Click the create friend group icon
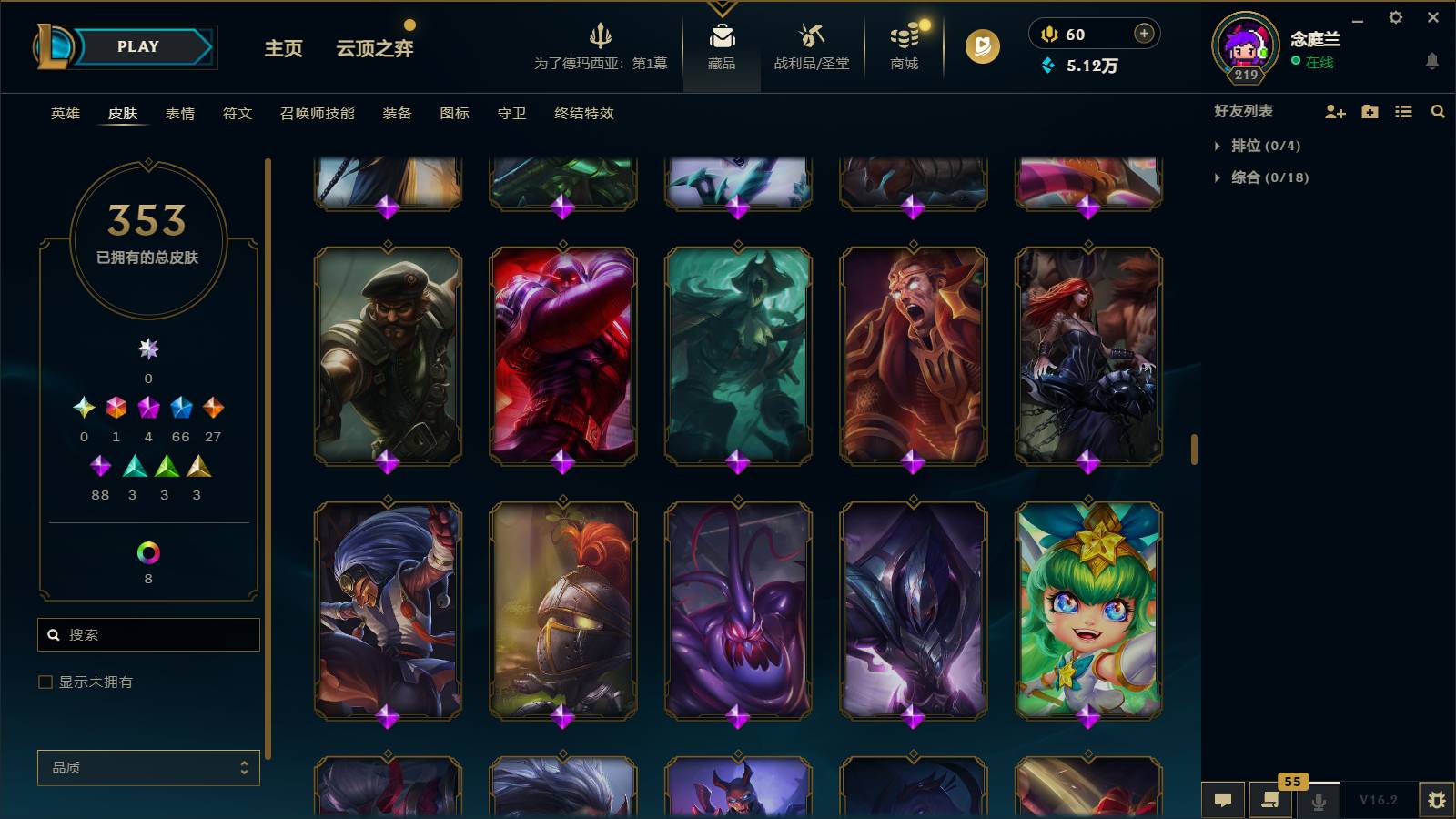 coord(1369,111)
